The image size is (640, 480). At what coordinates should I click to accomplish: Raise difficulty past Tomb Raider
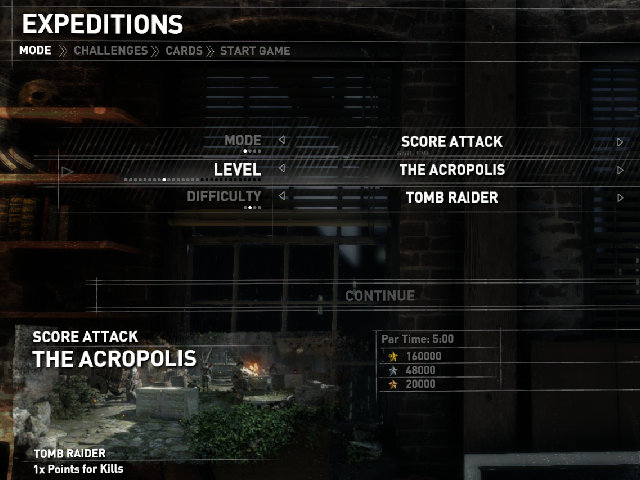pyautogui.click(x=620, y=198)
